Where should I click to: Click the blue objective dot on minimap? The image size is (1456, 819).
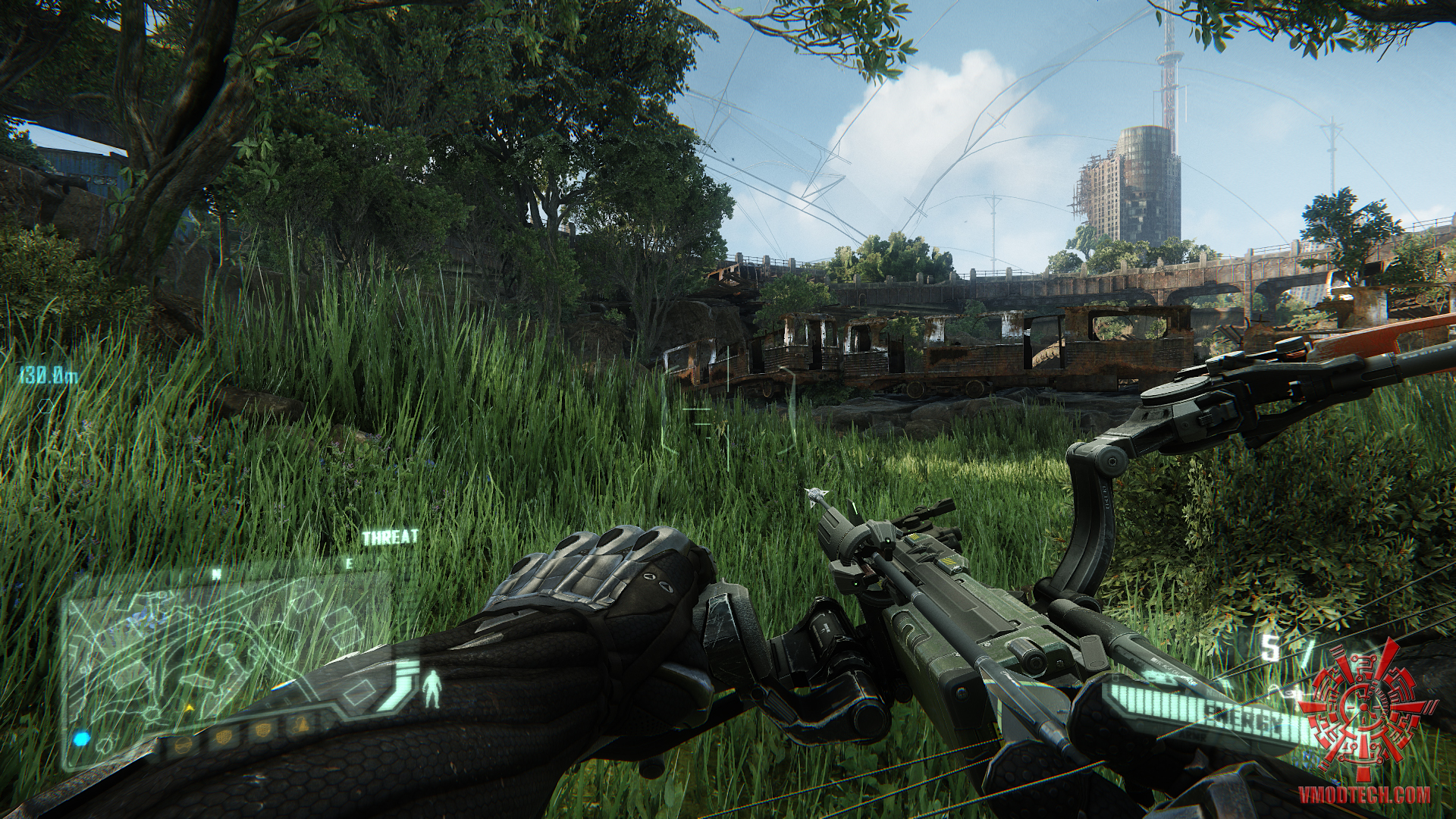[81, 738]
